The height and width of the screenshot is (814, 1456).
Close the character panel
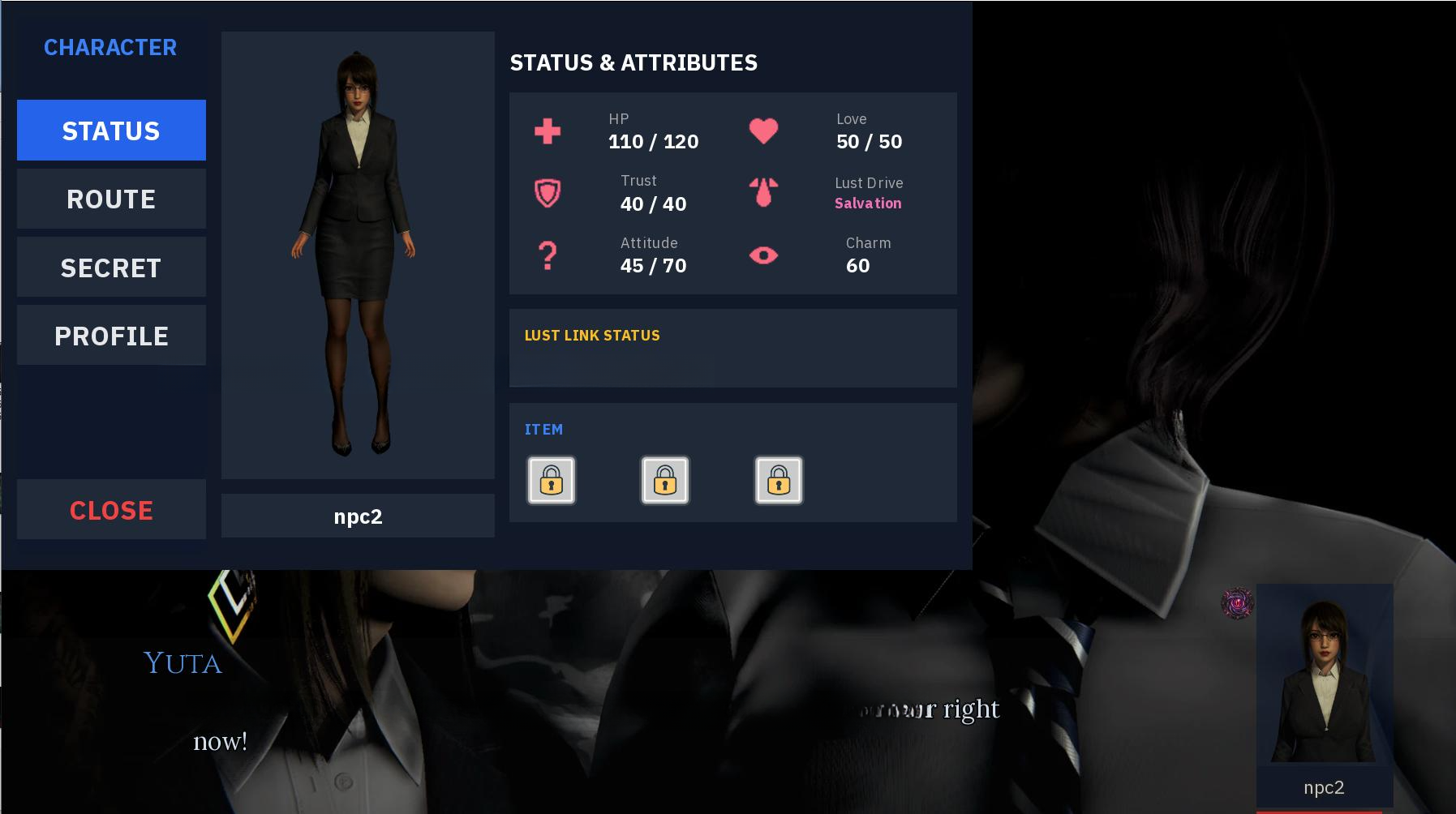pos(111,510)
